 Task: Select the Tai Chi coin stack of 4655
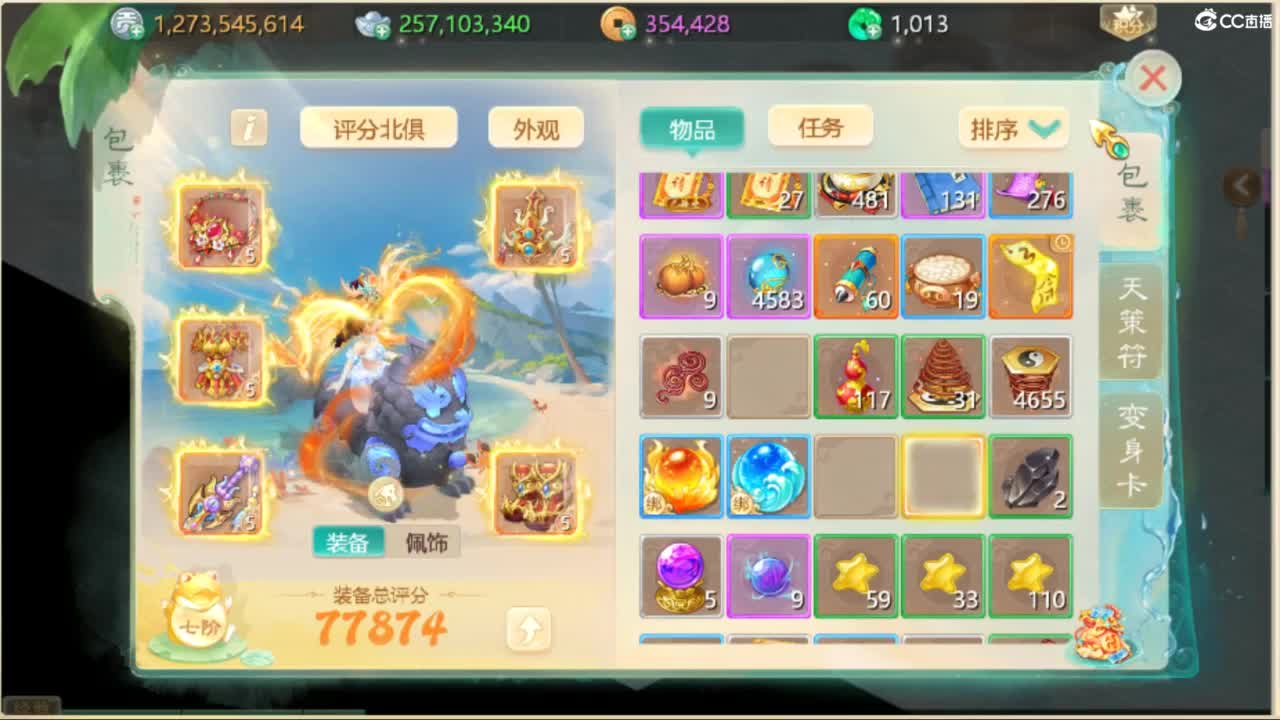[x=1030, y=375]
